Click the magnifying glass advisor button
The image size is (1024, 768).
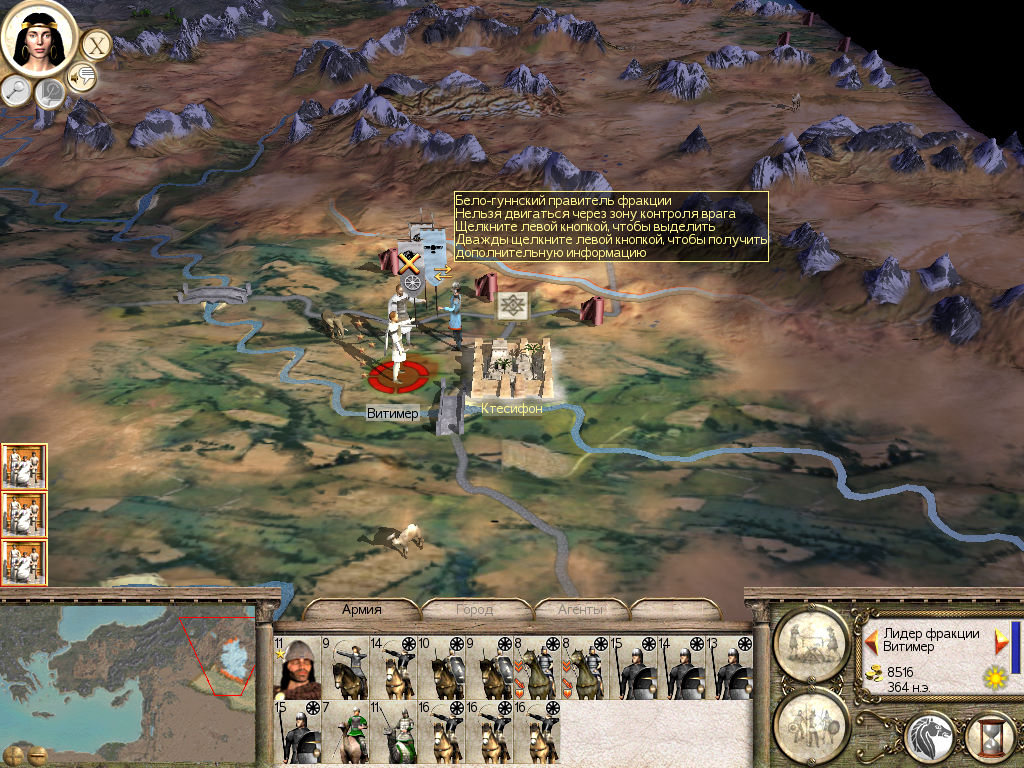(x=16, y=90)
